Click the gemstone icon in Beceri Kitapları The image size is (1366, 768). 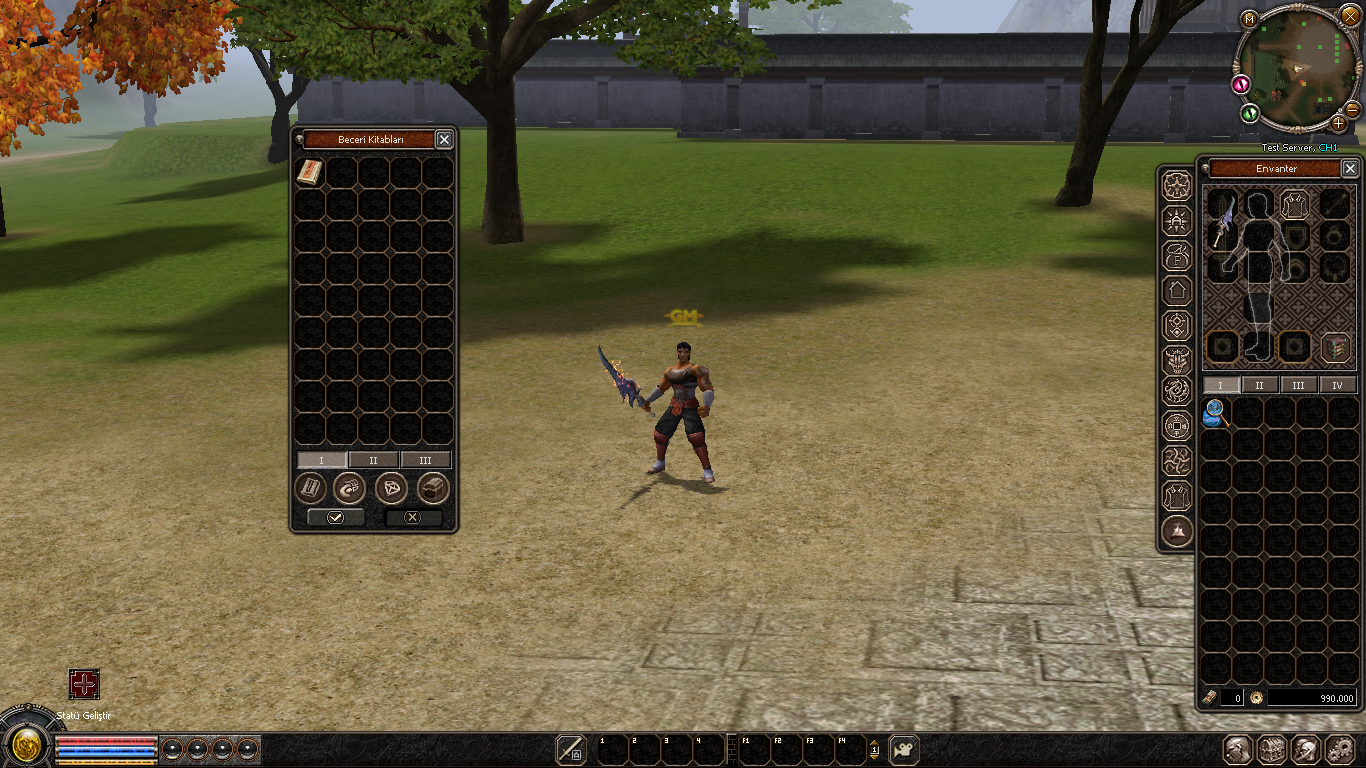pos(391,488)
